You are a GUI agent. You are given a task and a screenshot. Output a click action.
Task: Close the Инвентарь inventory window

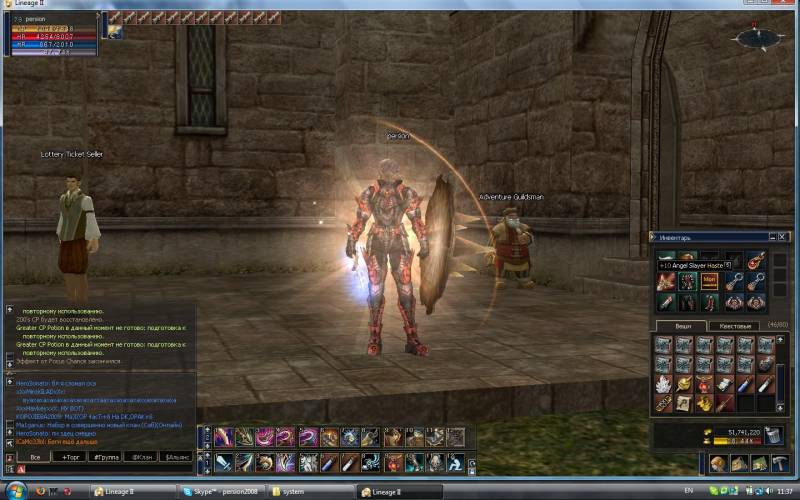pos(783,237)
